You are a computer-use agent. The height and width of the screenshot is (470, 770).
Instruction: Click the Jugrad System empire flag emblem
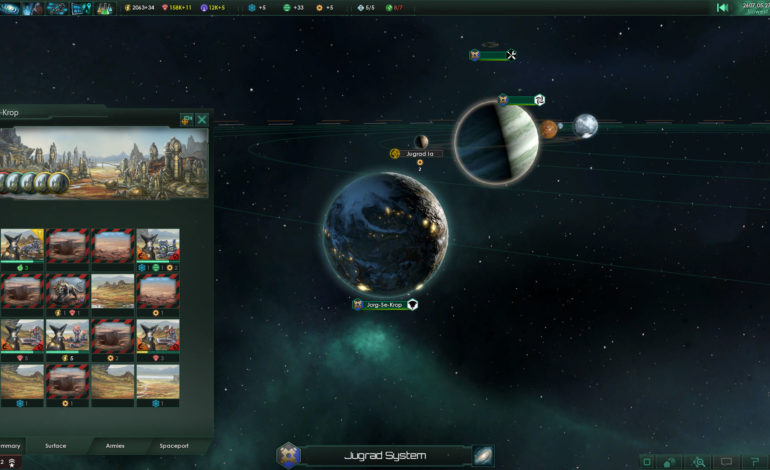point(288,455)
